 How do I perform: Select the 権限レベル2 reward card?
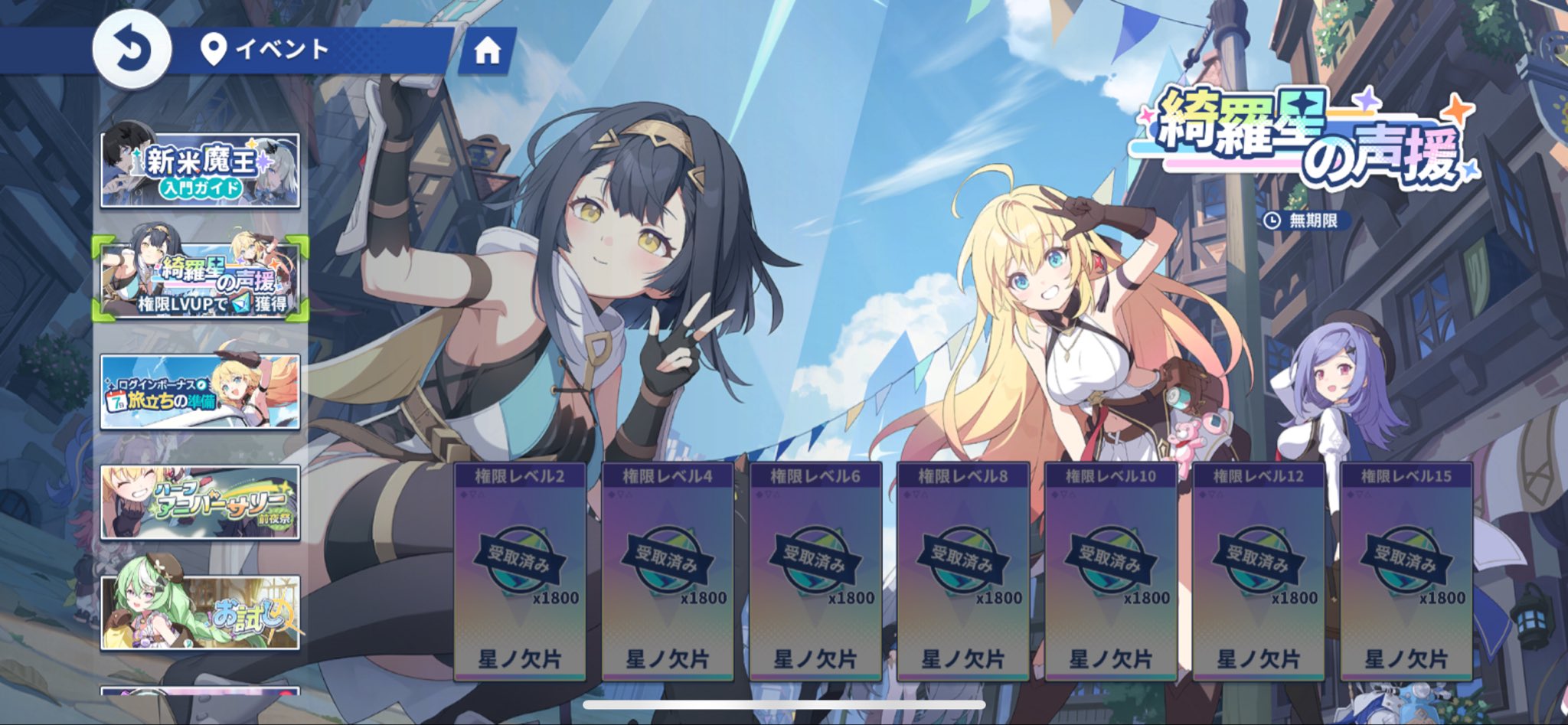pos(520,571)
